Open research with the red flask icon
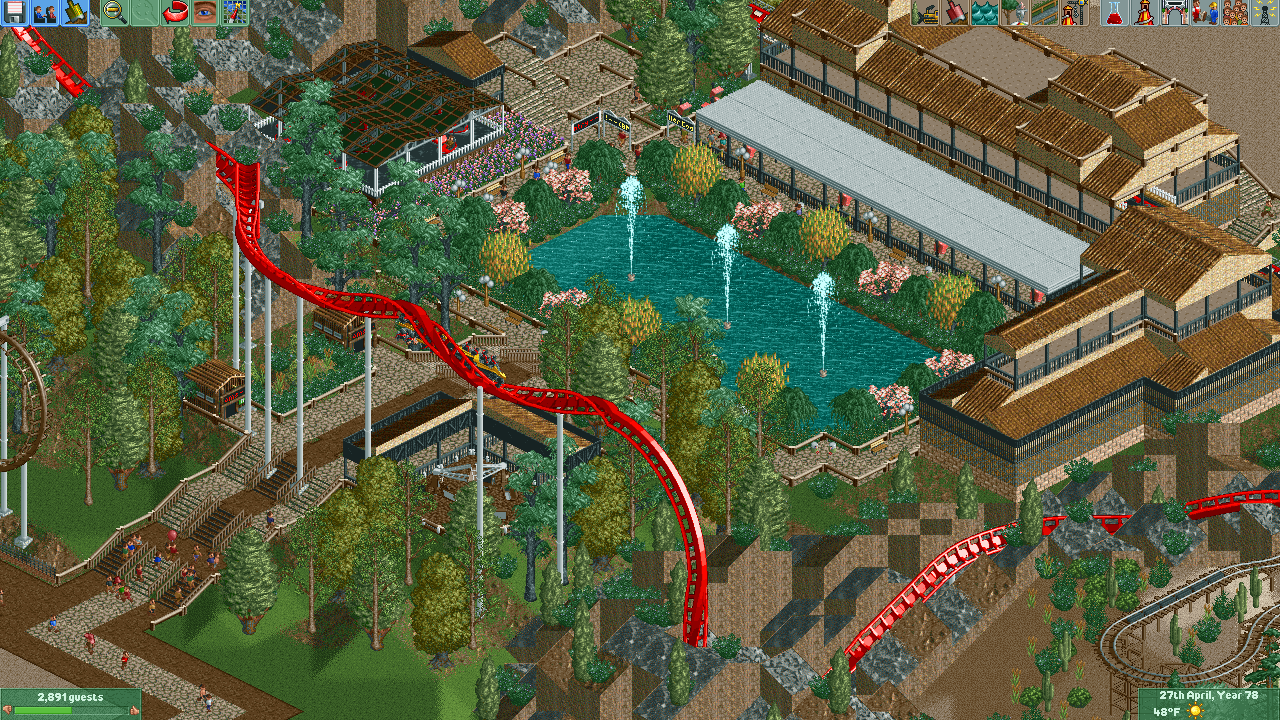This screenshot has width=1280, height=720. (x=1115, y=12)
